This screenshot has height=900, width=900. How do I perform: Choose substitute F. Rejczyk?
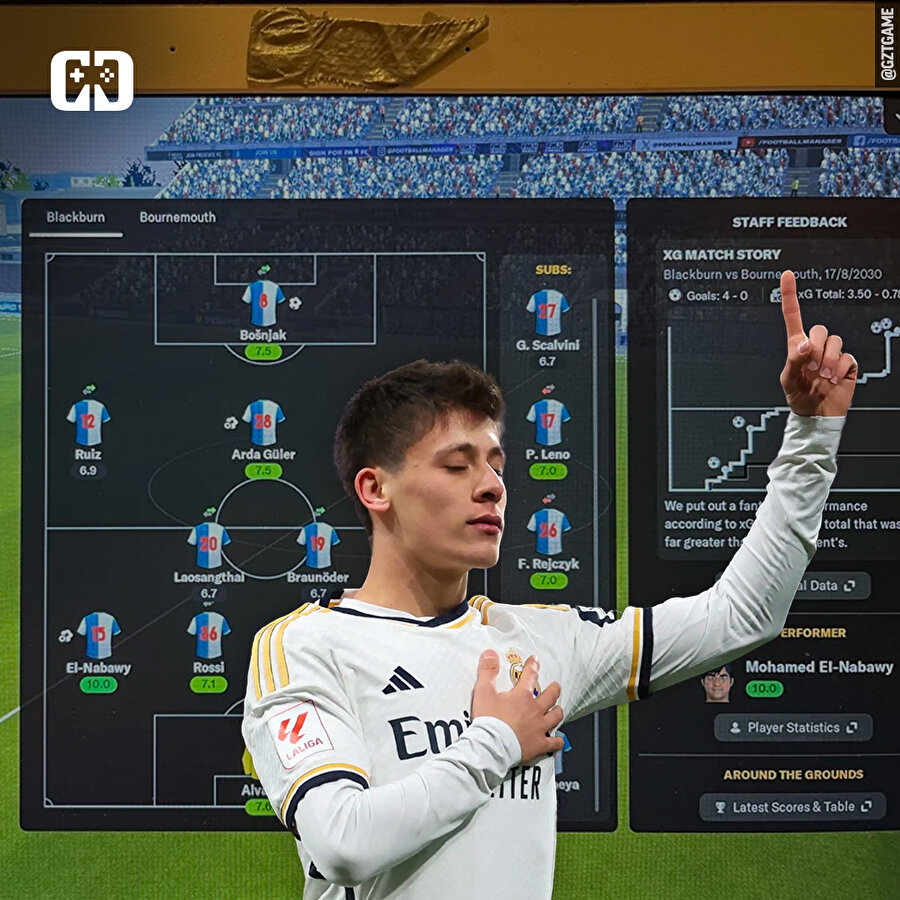point(548,531)
